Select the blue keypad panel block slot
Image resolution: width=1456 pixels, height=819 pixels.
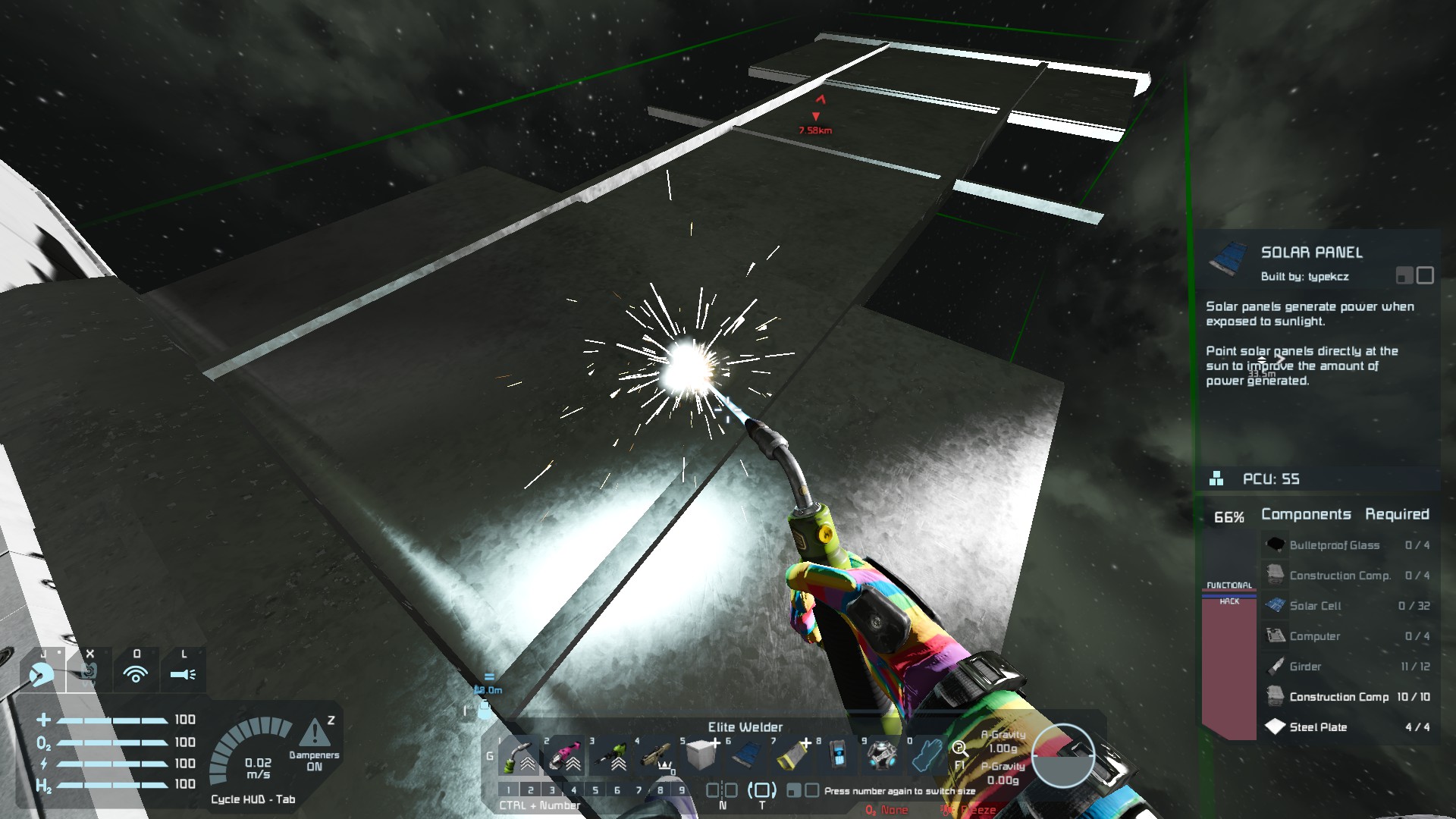click(838, 754)
